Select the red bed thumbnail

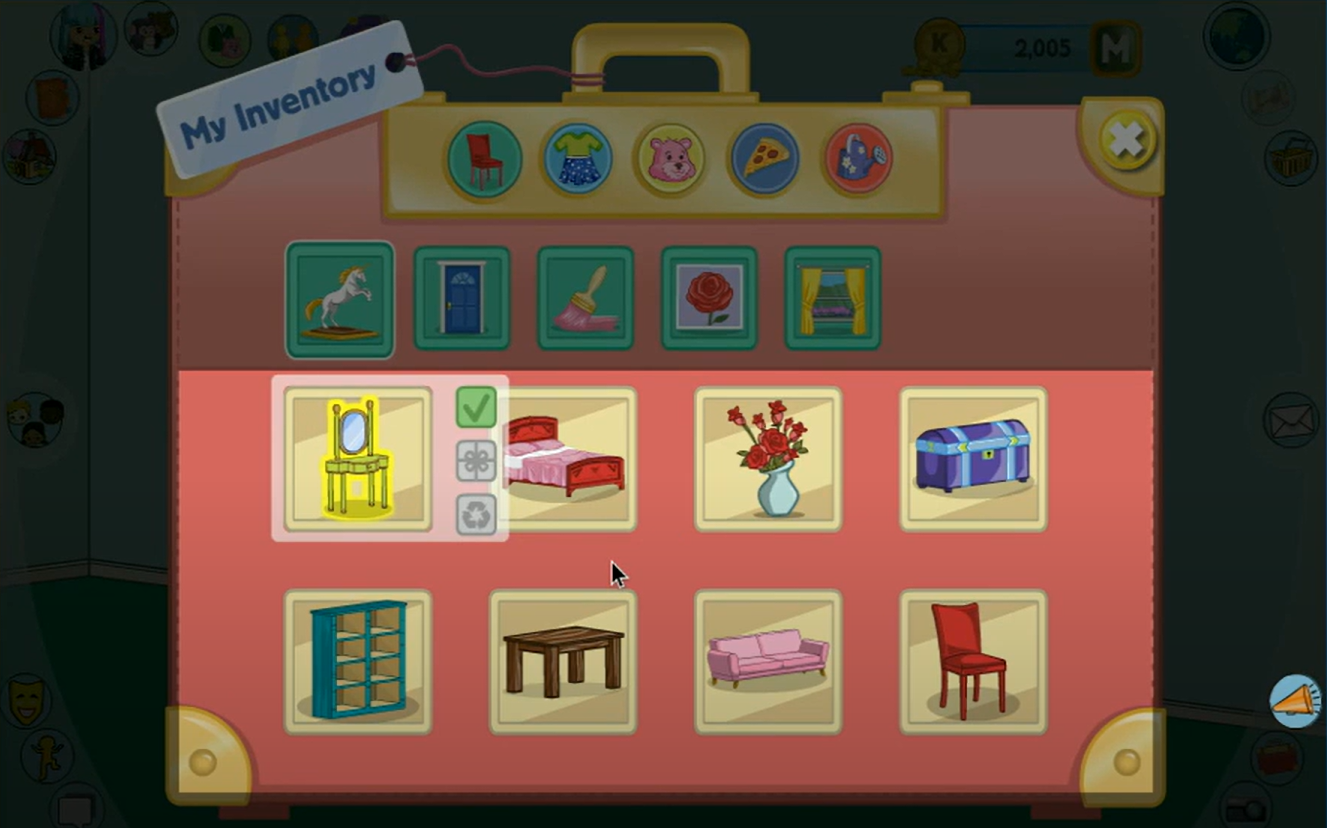(x=563, y=458)
